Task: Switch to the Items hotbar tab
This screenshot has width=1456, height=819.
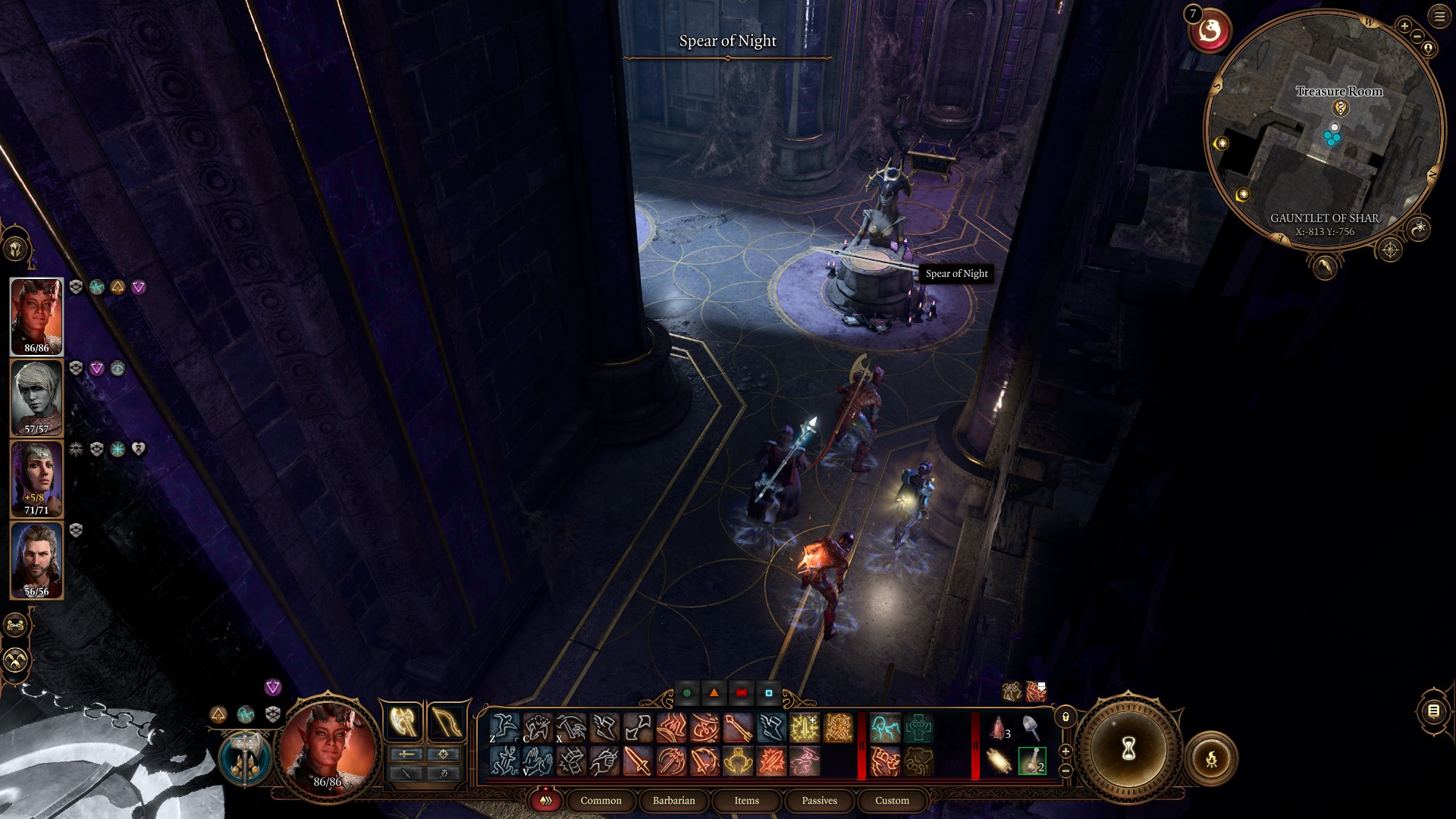Action: (745, 801)
